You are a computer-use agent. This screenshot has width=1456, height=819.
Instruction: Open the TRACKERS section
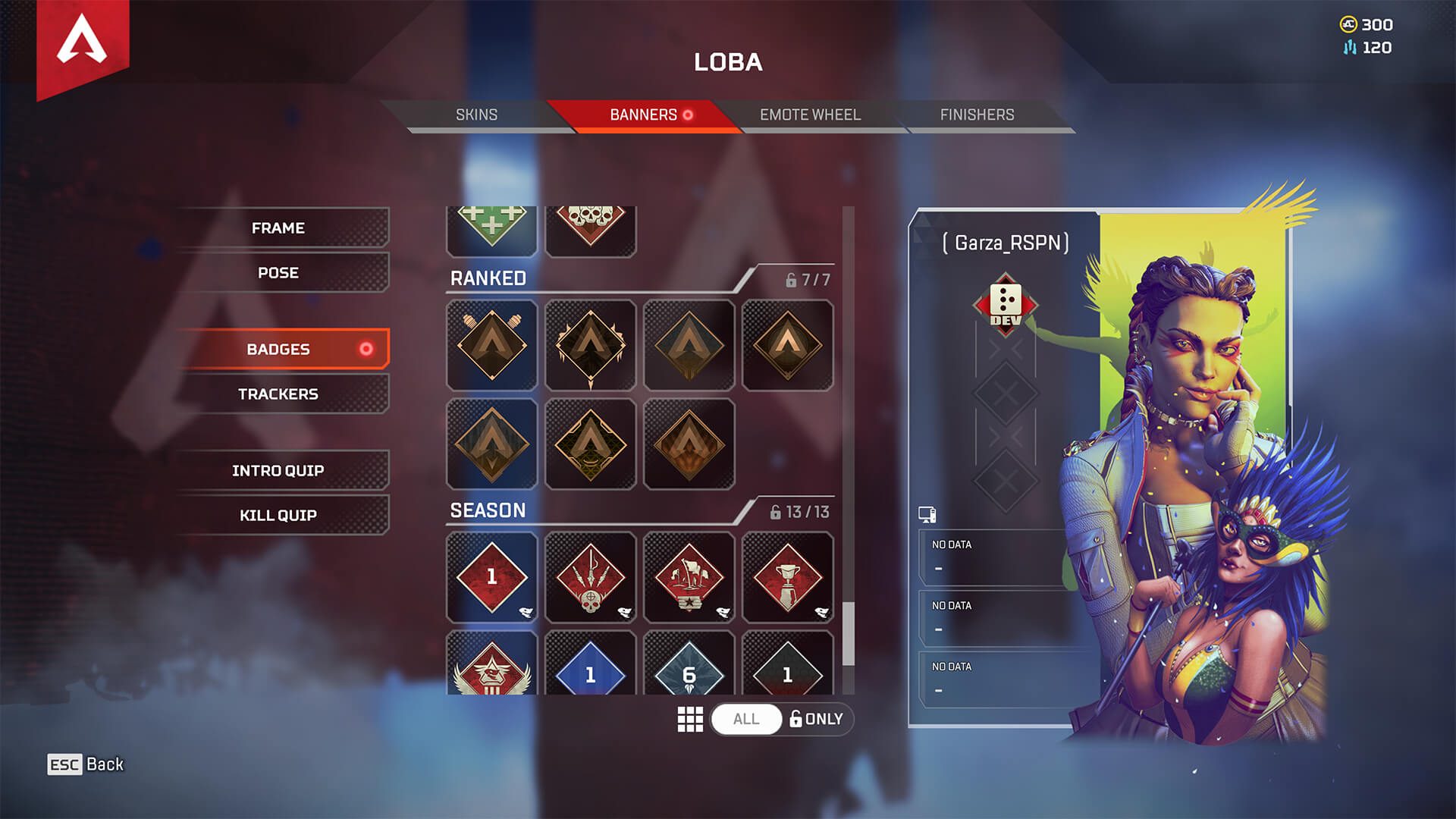pos(278,394)
